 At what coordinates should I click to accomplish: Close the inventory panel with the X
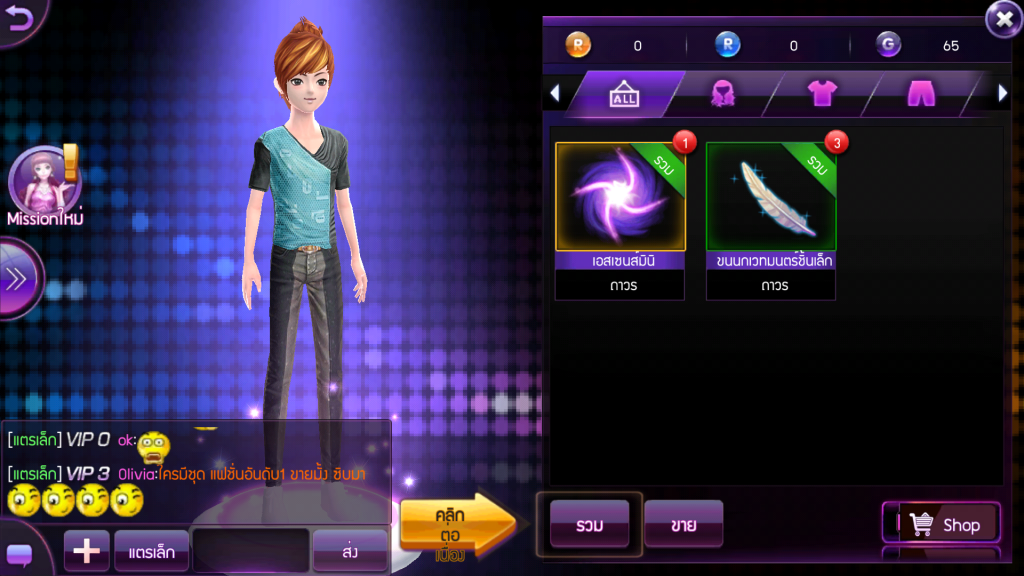pos(1003,18)
